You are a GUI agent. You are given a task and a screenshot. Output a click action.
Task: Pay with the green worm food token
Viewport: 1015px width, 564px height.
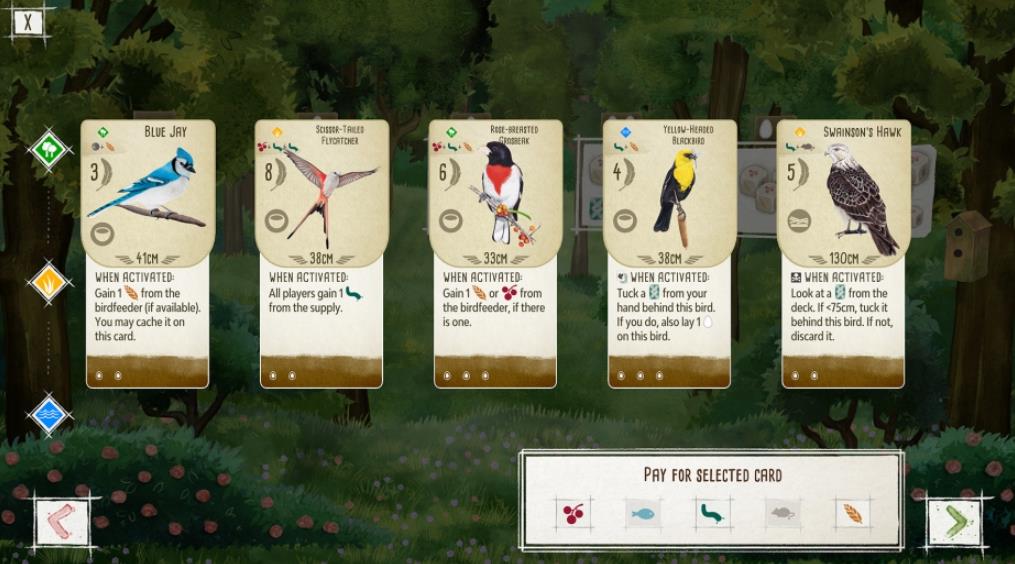(713, 513)
